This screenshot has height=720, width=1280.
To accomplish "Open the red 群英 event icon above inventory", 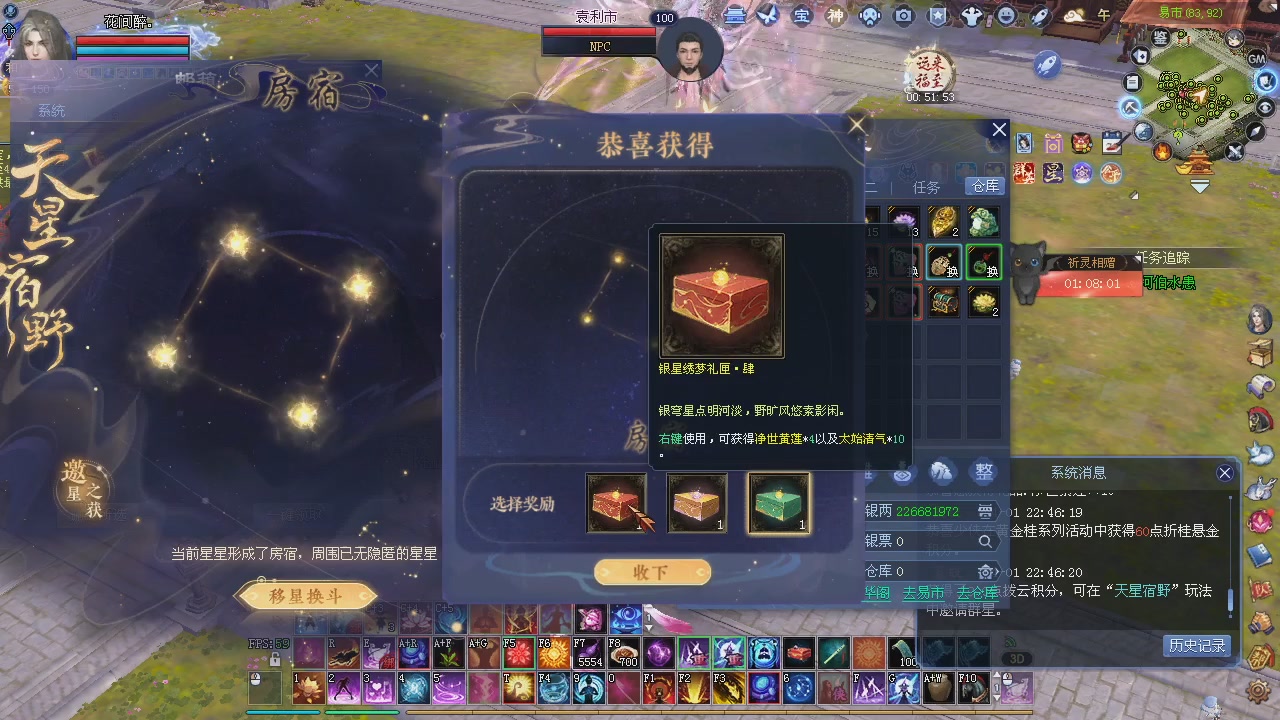I will click(1024, 173).
